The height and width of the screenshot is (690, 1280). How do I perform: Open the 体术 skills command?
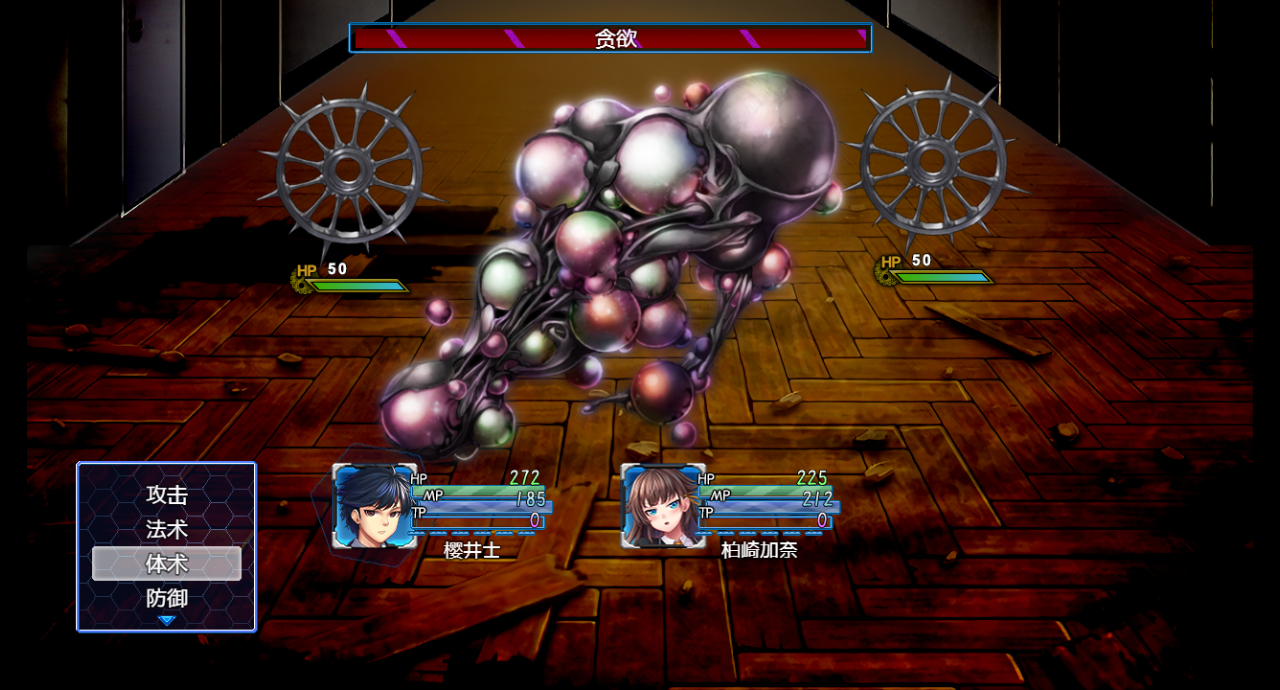[x=167, y=563]
